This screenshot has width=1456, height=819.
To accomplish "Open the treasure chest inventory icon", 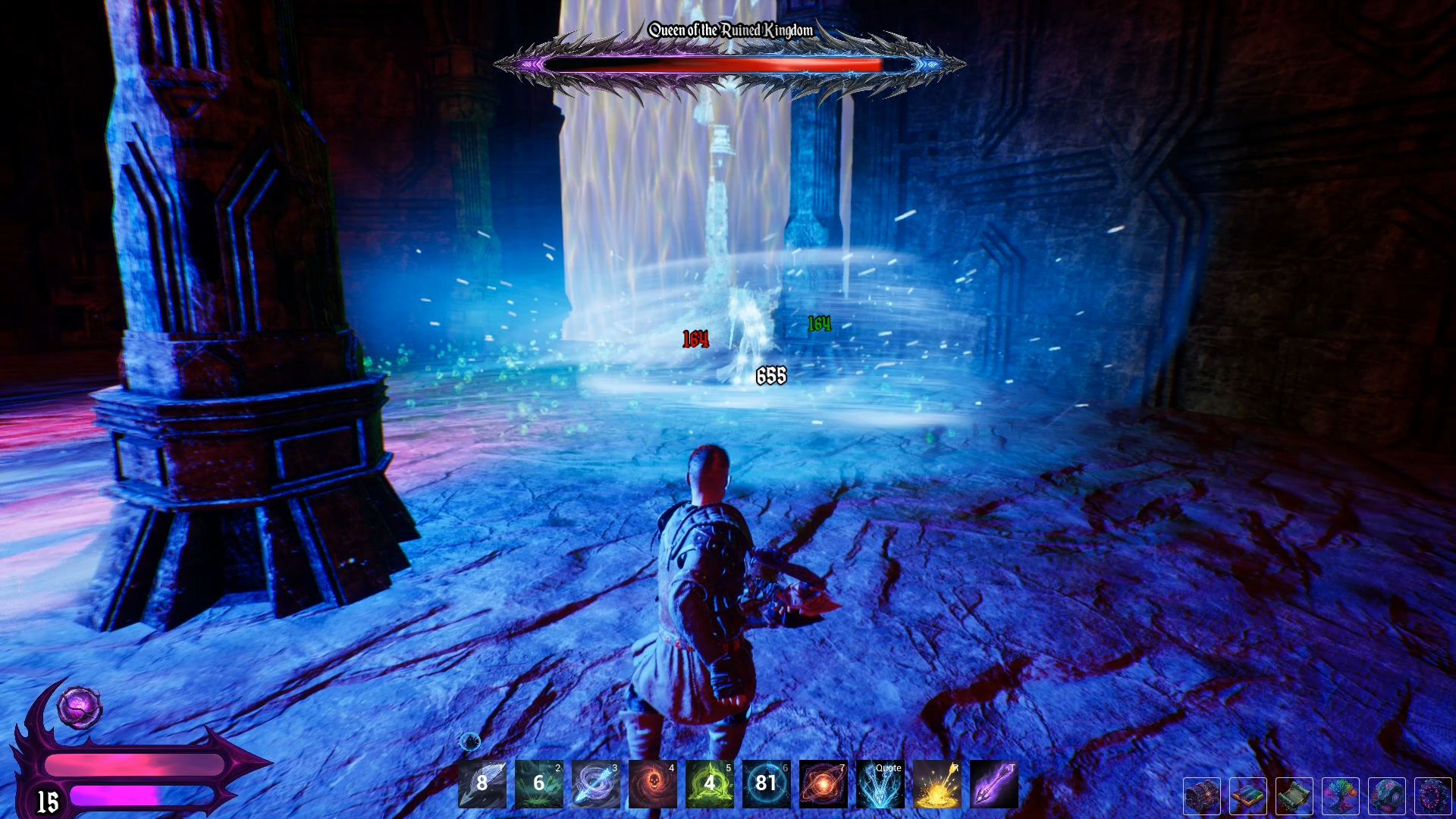I will pos(1202,796).
